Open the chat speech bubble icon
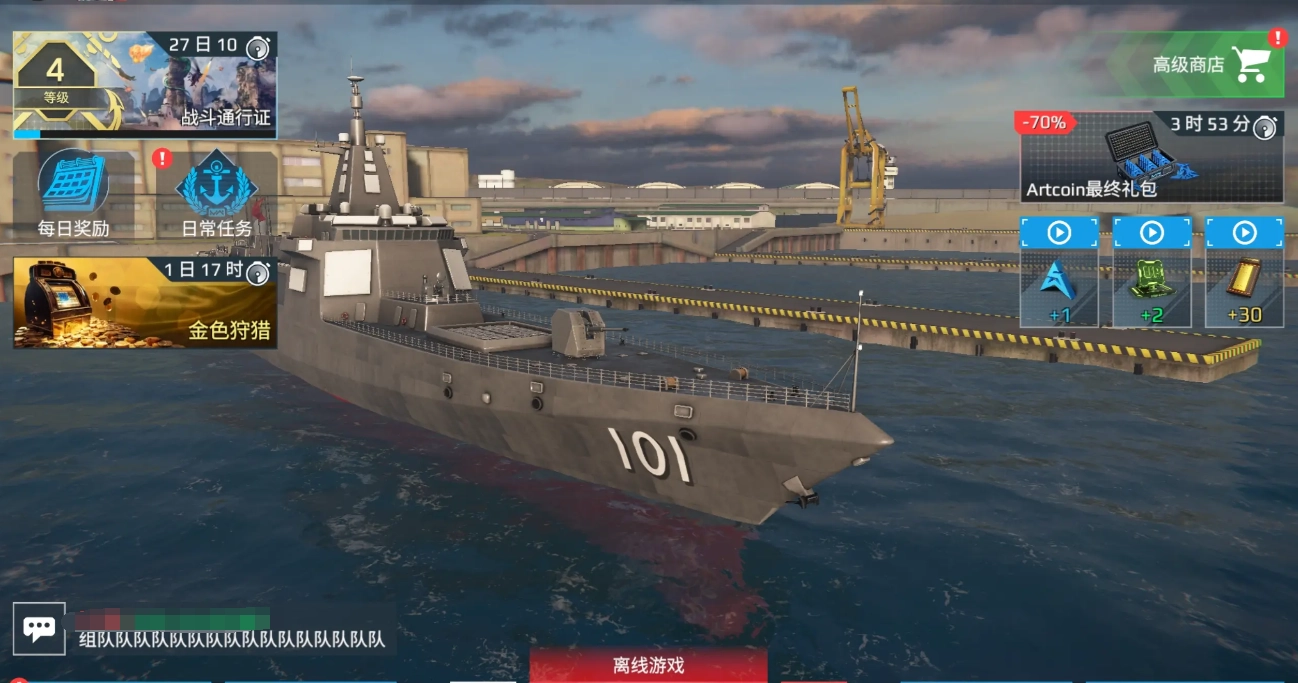This screenshot has height=683, width=1298. pyautogui.click(x=39, y=629)
